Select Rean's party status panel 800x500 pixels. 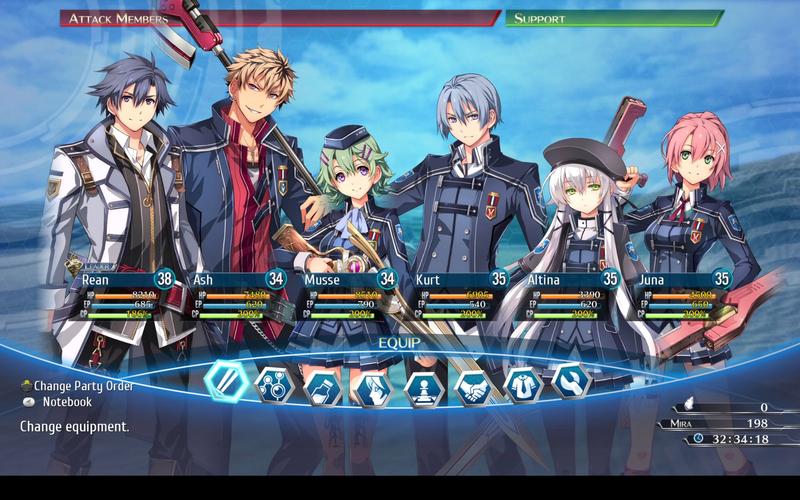[x=121, y=296]
